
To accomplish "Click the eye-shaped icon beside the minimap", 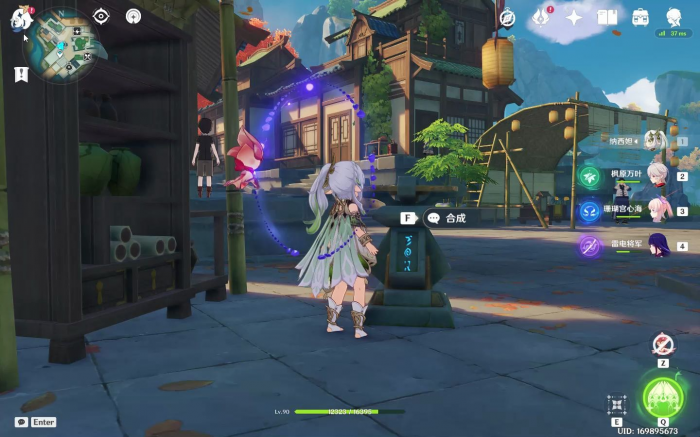I will [100, 16].
